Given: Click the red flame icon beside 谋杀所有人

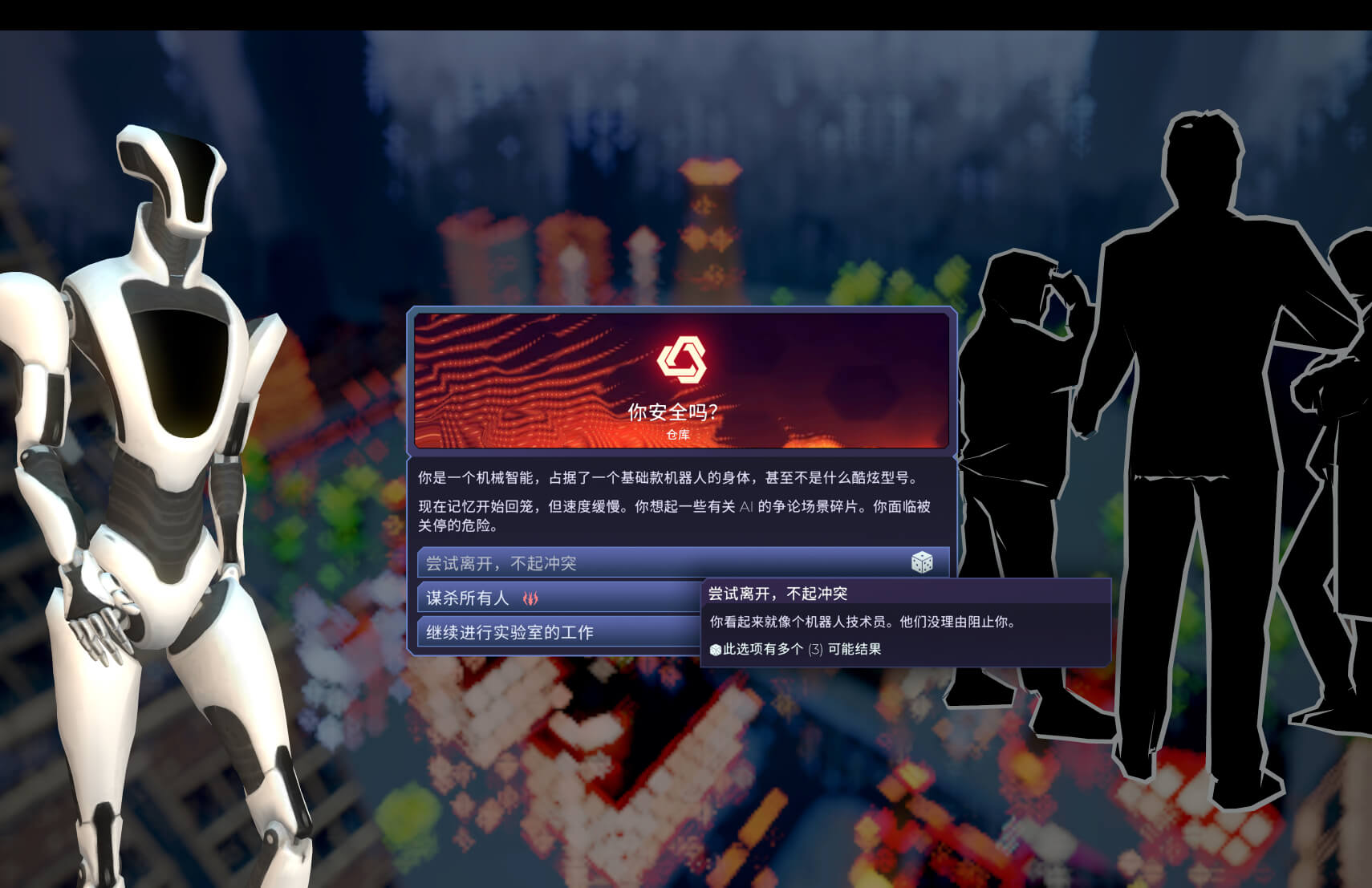Looking at the screenshot, I should pyautogui.click(x=530, y=597).
